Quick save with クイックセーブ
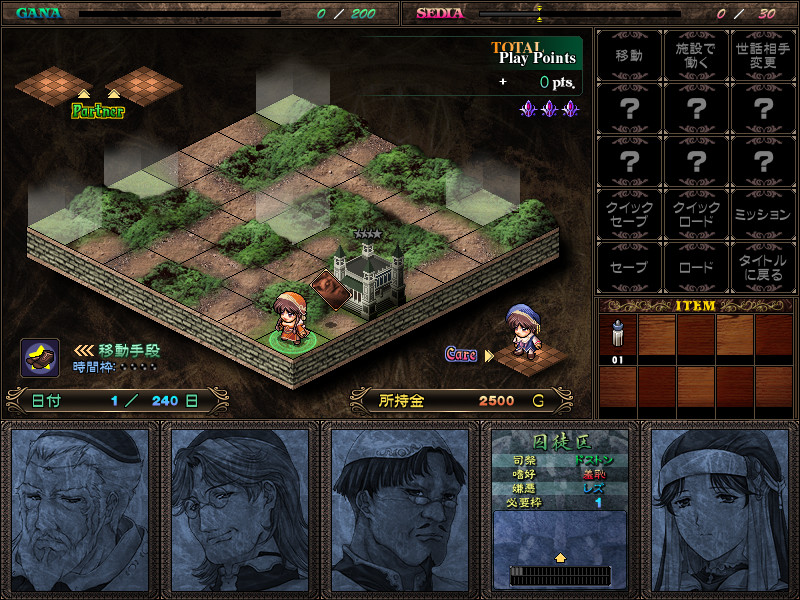The width and height of the screenshot is (800, 600). [x=629, y=214]
